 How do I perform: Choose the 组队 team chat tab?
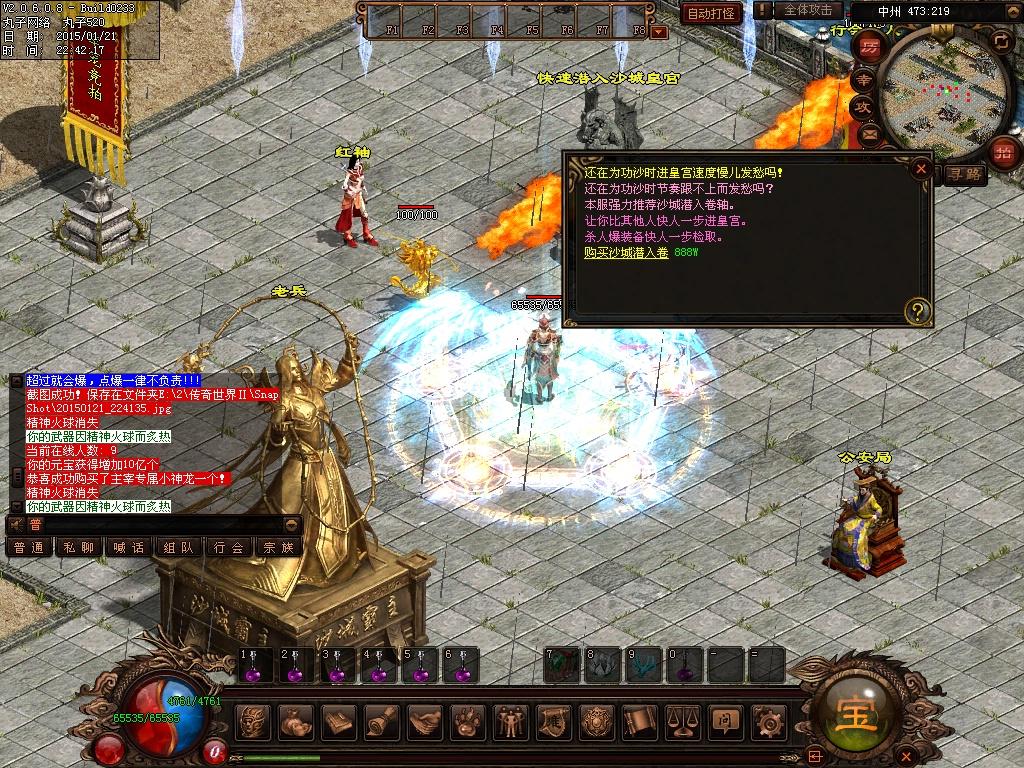pyautogui.click(x=179, y=547)
